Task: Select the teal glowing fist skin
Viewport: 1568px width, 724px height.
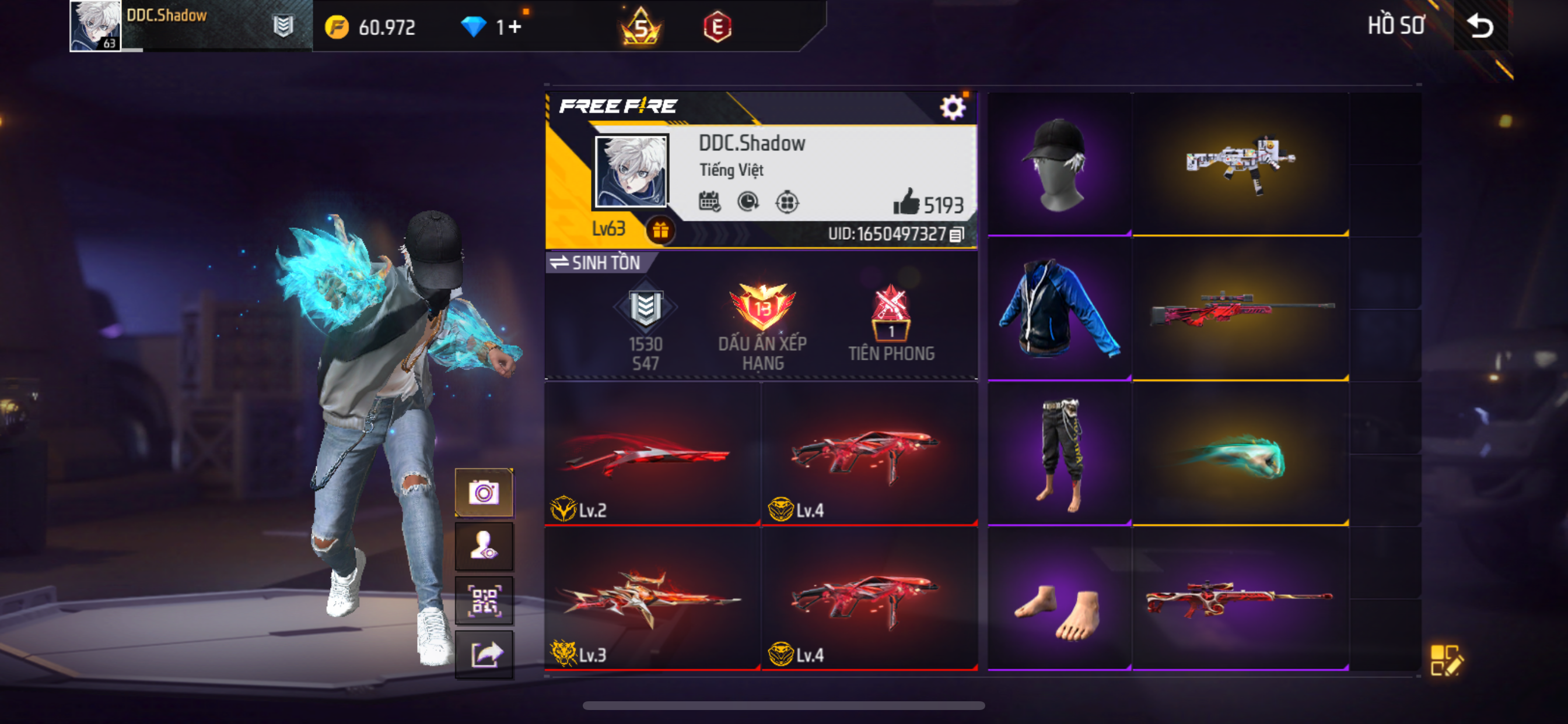Action: point(1240,455)
